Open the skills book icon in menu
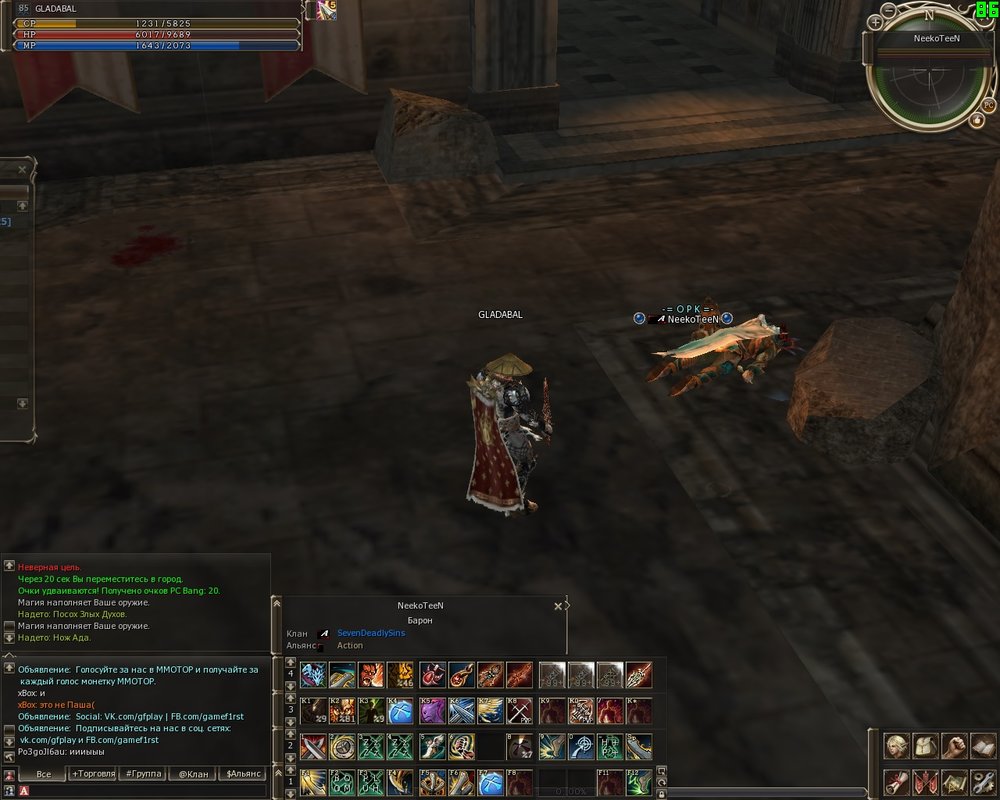The width and height of the screenshot is (1000, 800). pos(983,746)
